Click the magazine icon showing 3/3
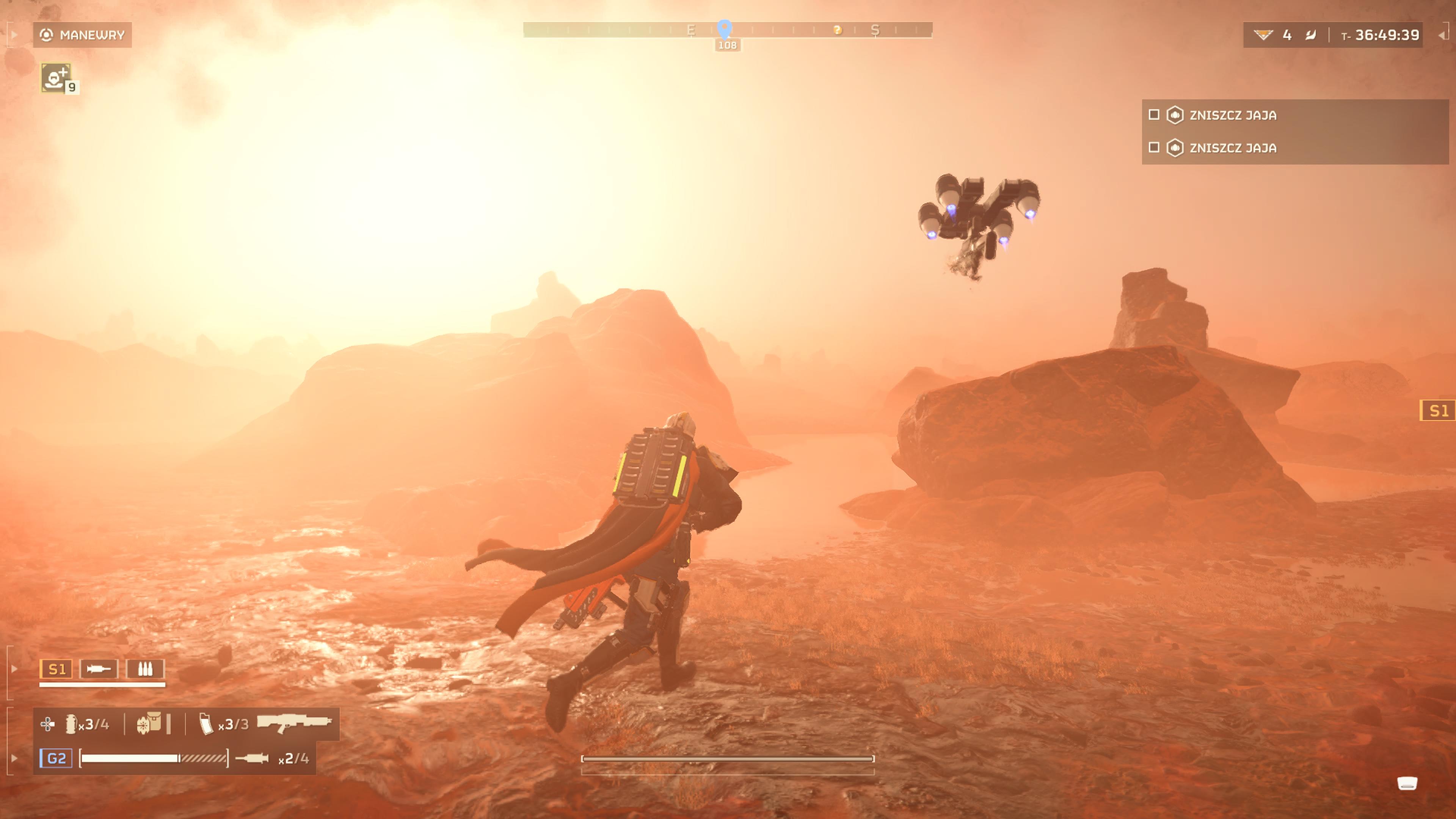Screen dimensions: 1456x819 [206, 724]
